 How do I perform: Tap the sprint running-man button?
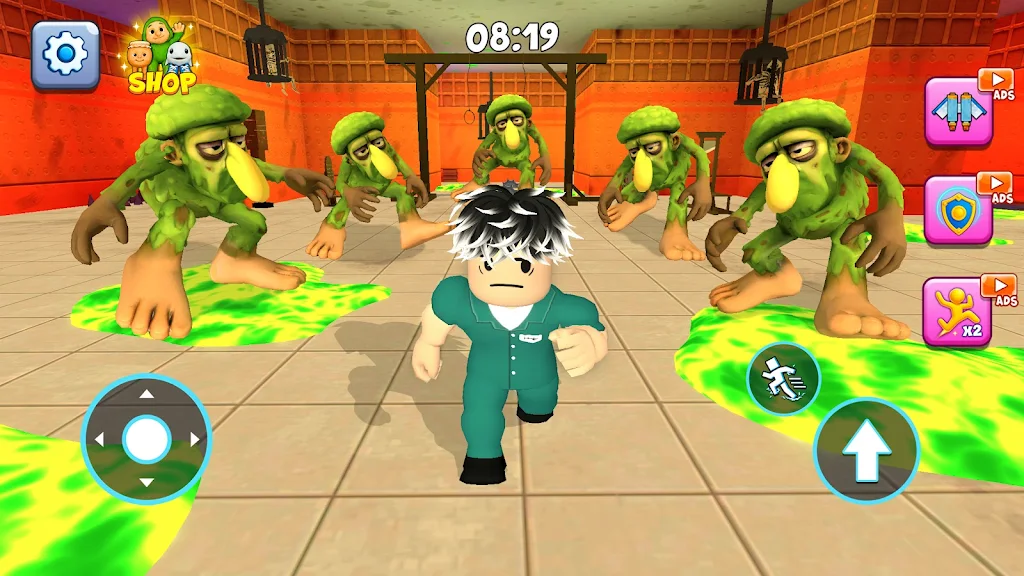click(x=783, y=380)
